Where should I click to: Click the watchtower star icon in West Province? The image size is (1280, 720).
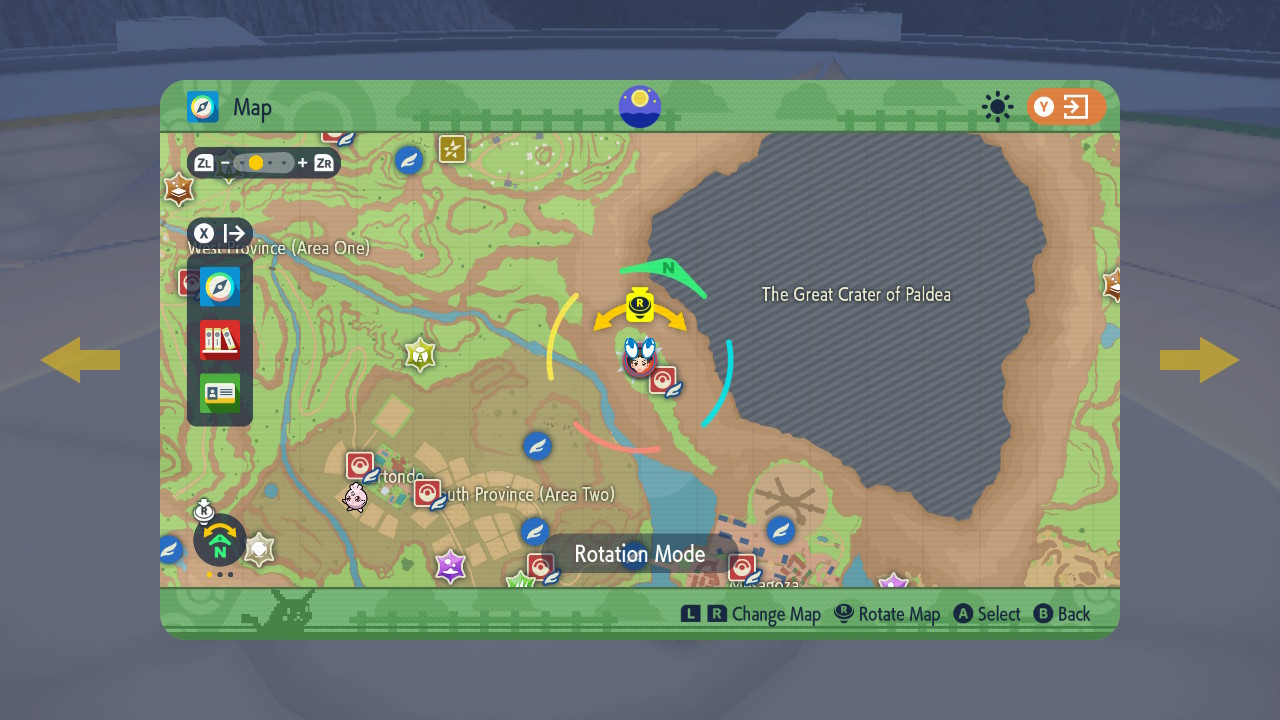click(x=420, y=354)
